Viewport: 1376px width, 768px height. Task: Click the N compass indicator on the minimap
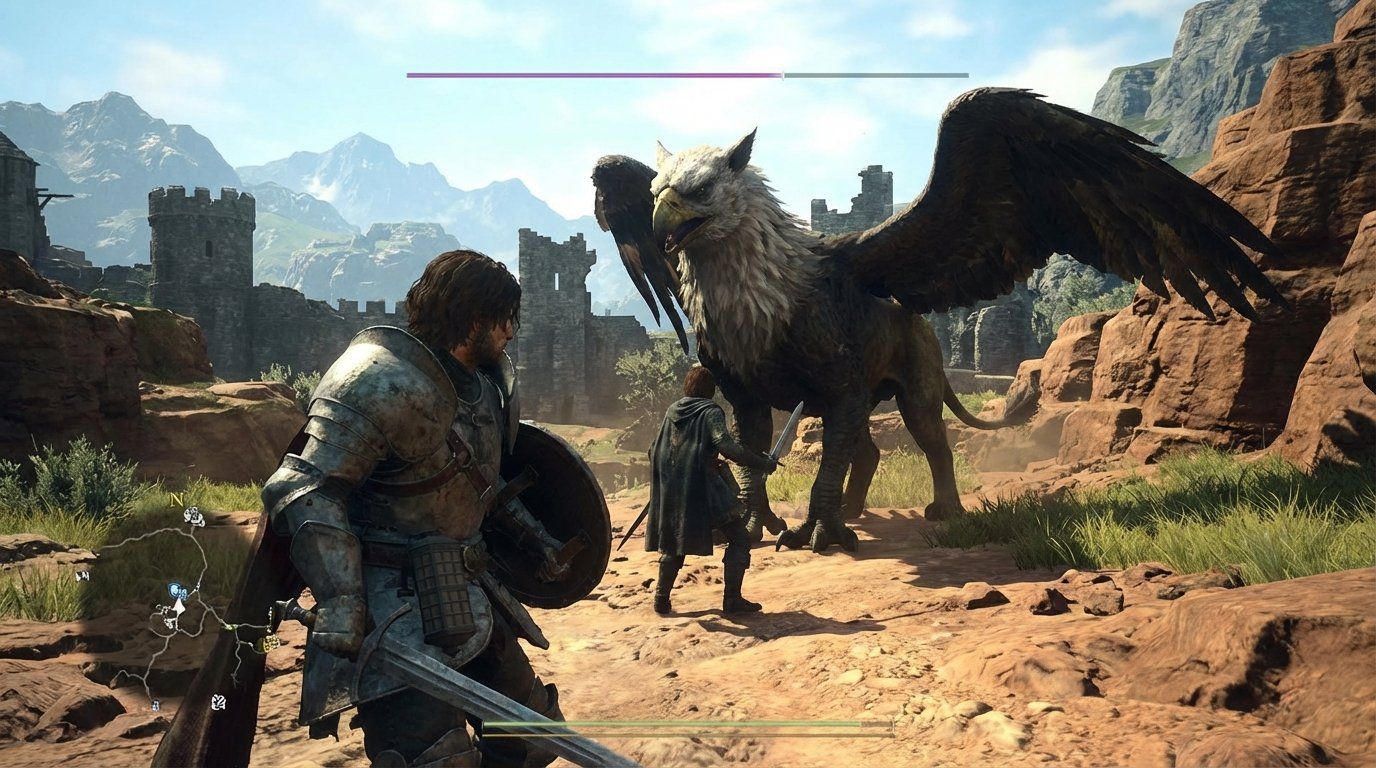point(177,499)
